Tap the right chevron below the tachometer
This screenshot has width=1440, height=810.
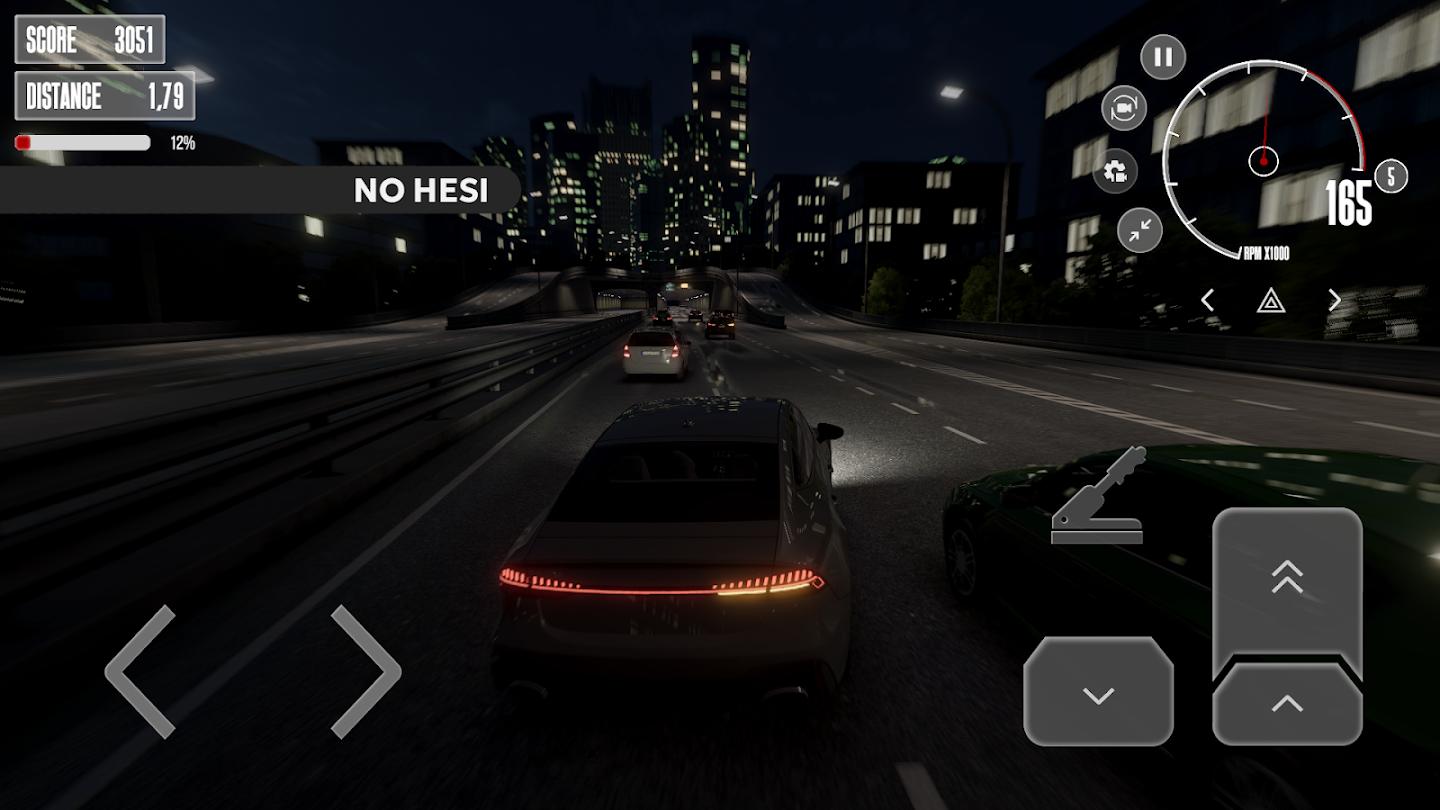pos(1334,300)
